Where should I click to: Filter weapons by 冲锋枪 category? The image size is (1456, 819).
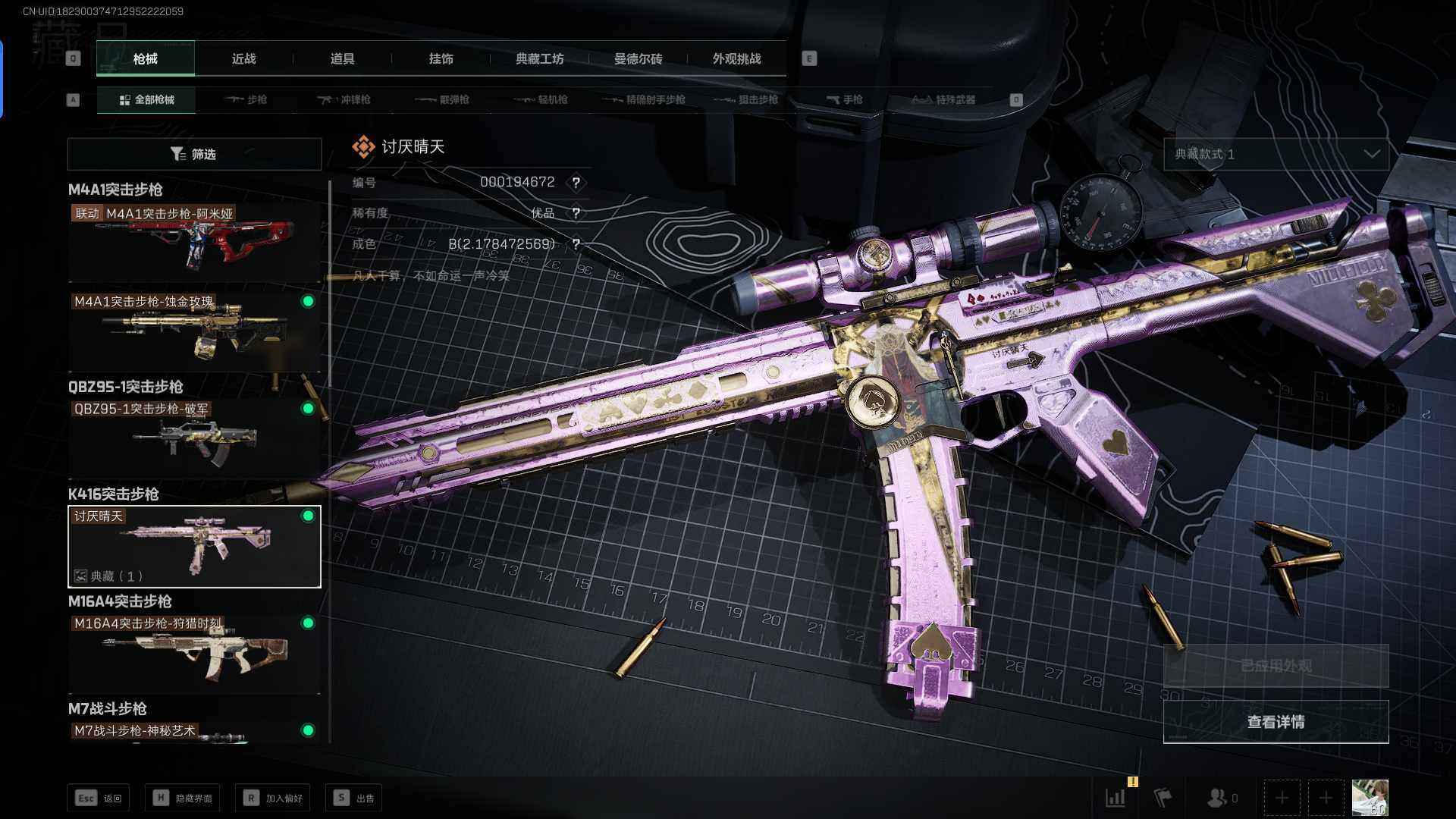tap(344, 99)
